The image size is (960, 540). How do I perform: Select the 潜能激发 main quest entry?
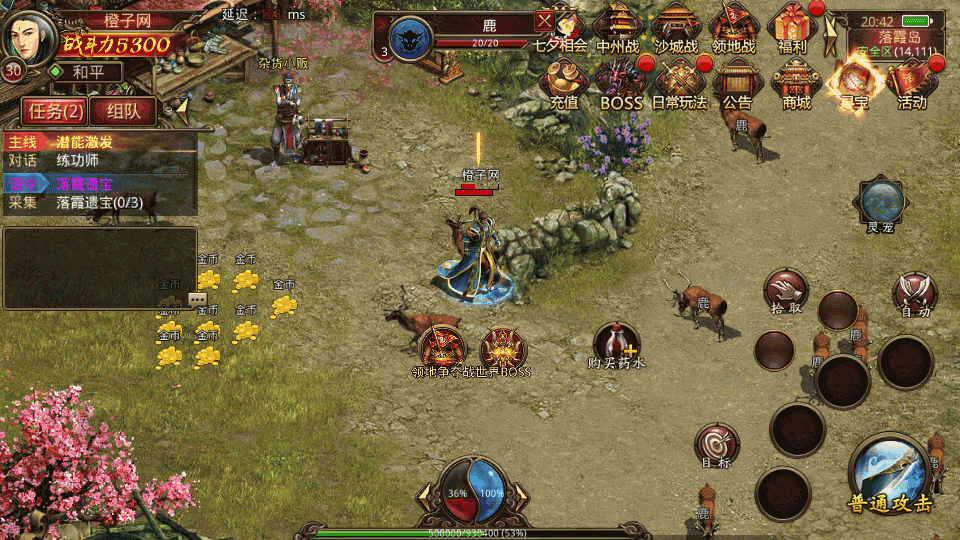pyautogui.click(x=100, y=142)
